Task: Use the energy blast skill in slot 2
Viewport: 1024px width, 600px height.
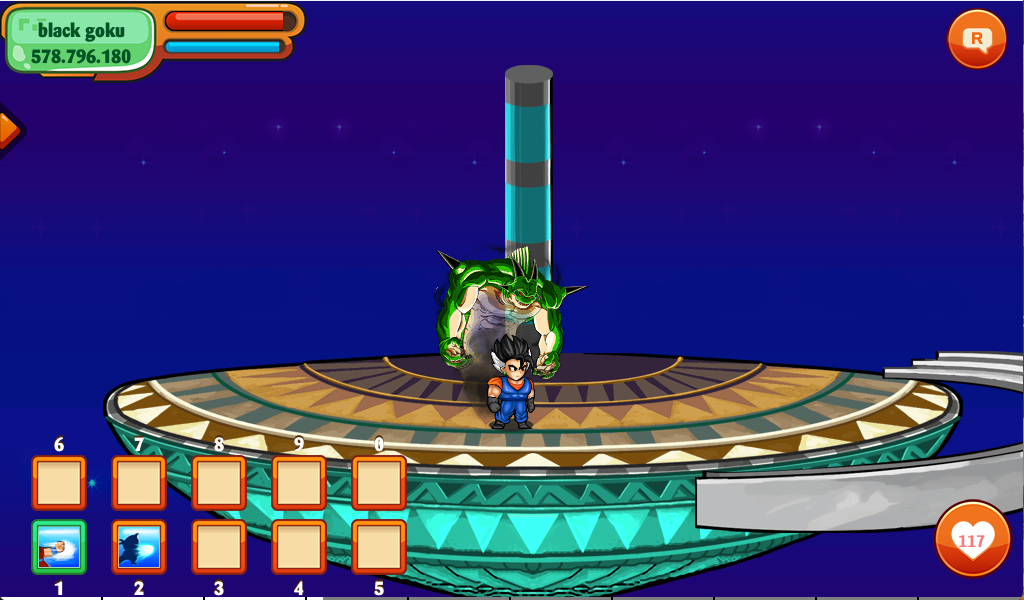Action: tap(139, 547)
